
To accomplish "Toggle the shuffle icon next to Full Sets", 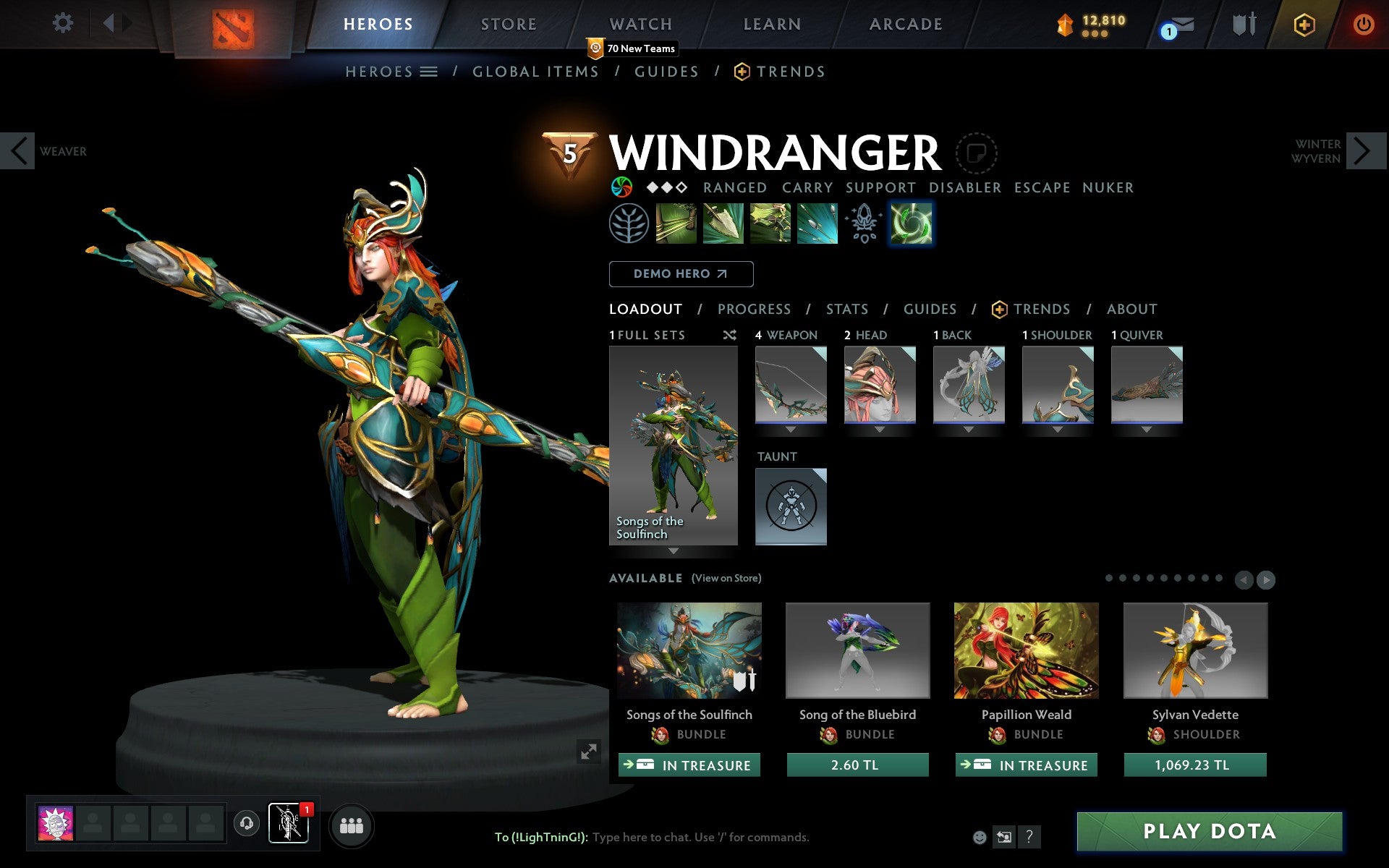I will 729,335.
